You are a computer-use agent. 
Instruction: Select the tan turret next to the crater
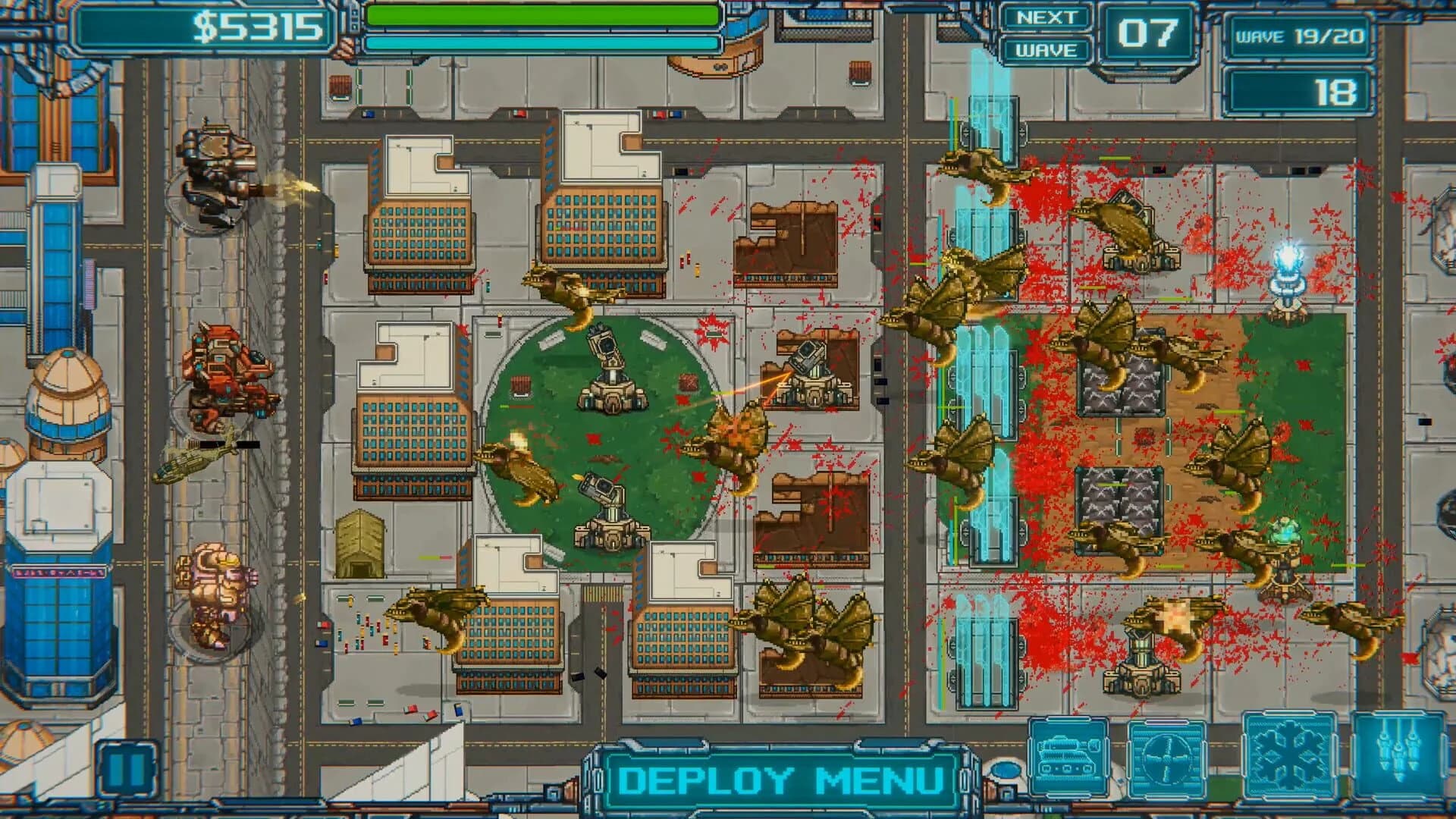814,383
